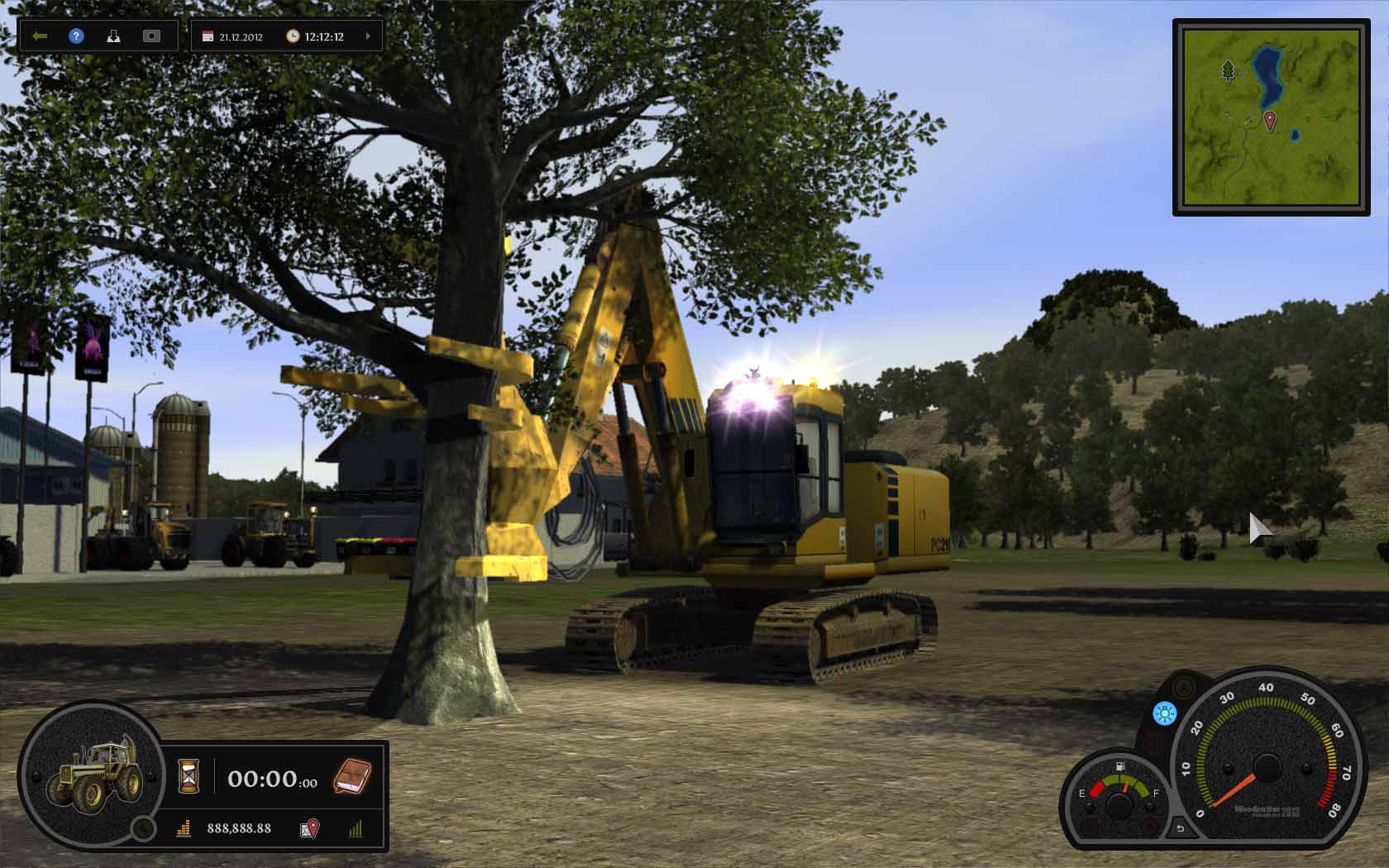1389x868 pixels.
Task: Click the green back arrow button
Action: [x=40, y=36]
